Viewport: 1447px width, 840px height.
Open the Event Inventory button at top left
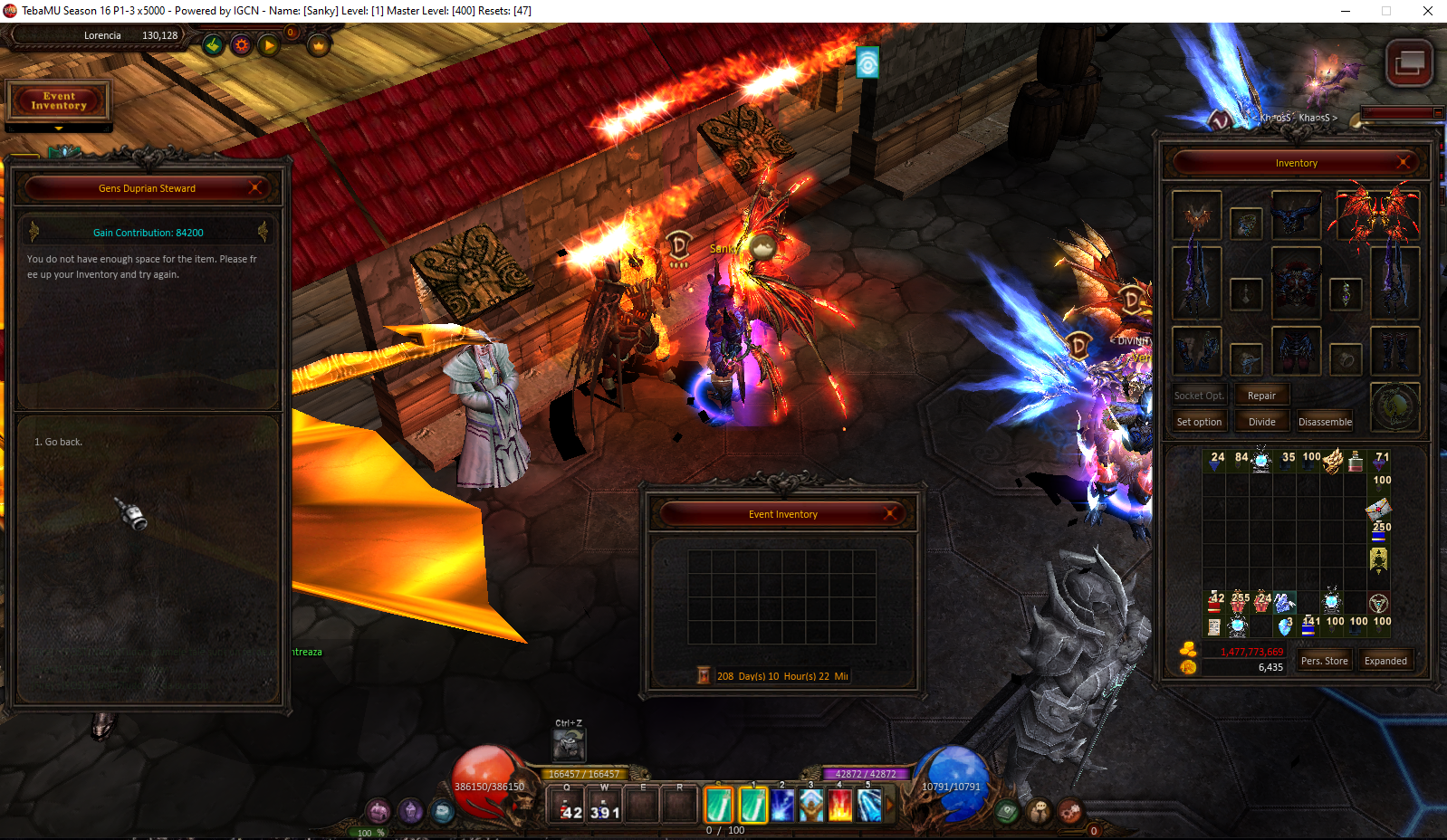(x=59, y=100)
